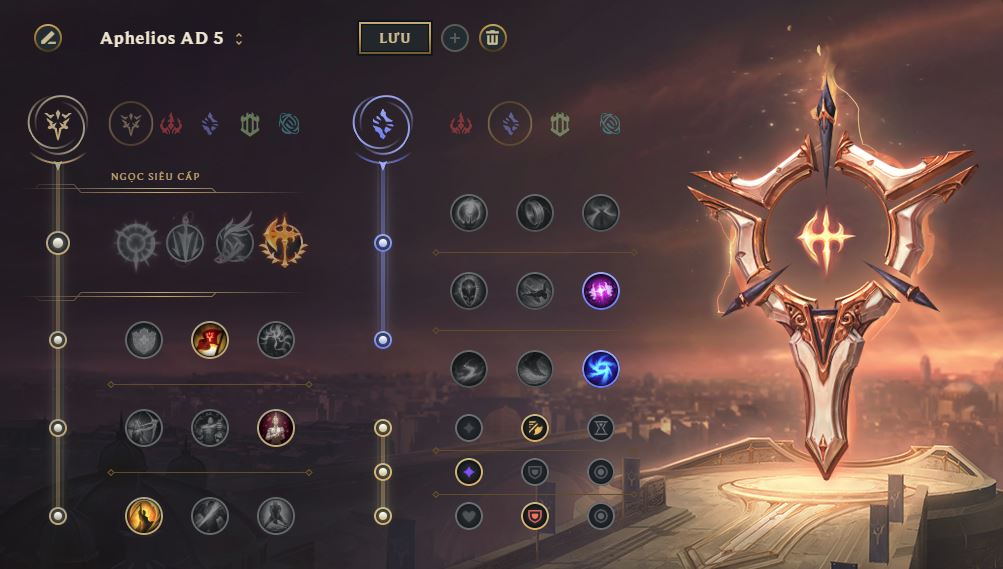This screenshot has width=1003, height=569.
Task: Choose the Gathering Storm rune
Action: (x=601, y=369)
